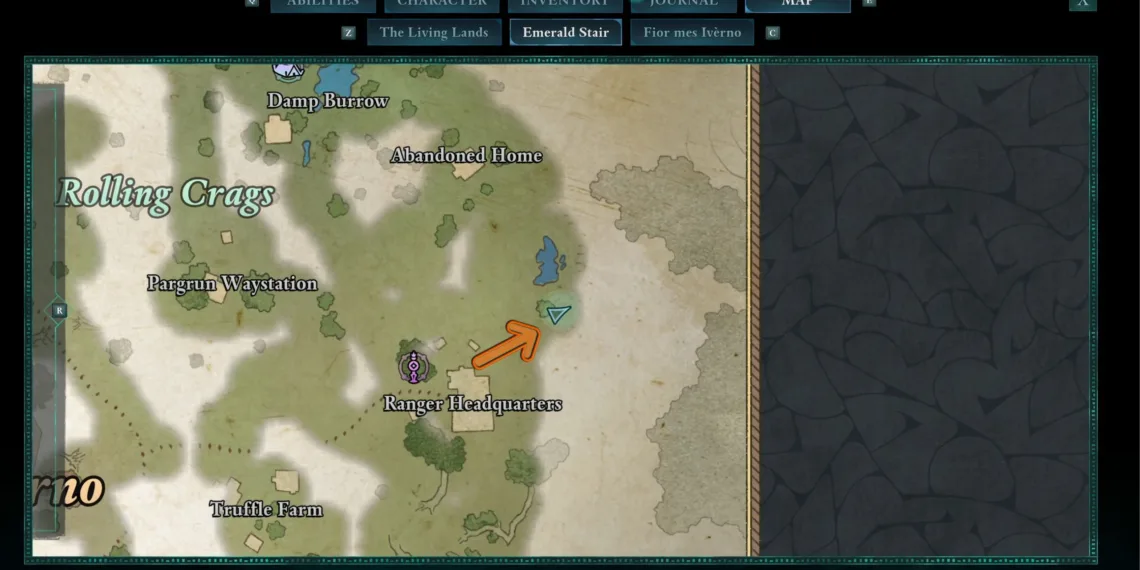1140x570 pixels.
Task: Switch to The Living Lands map tab
Action: pos(433,32)
